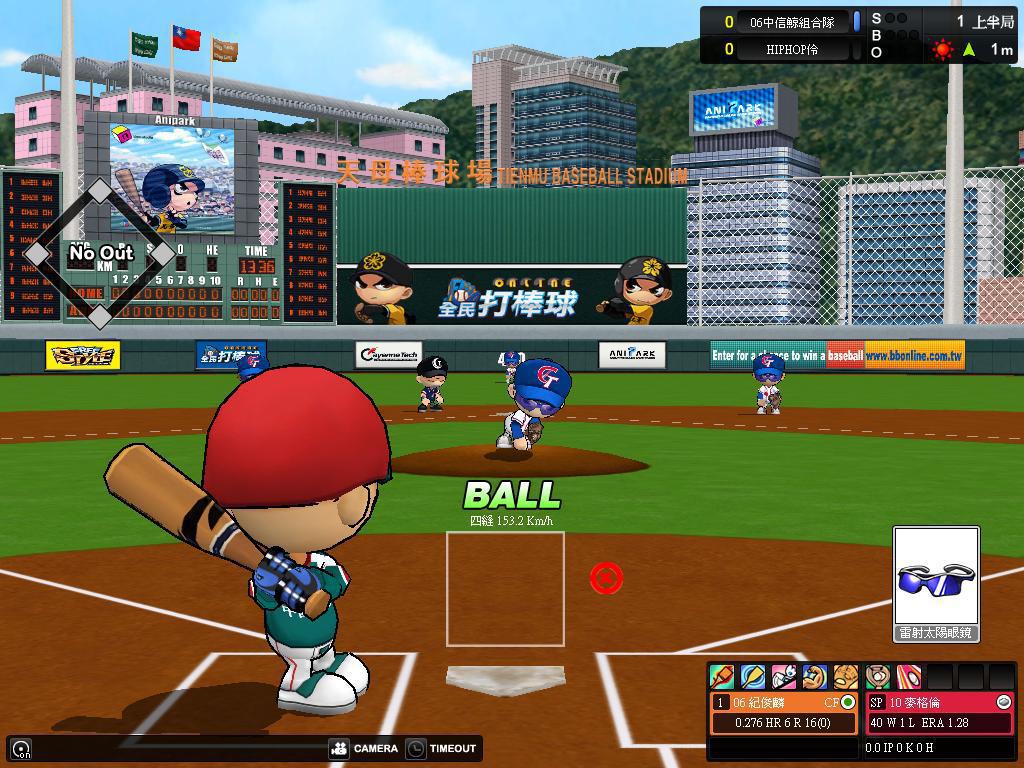Activate the catcher mitt with ball skill
This screenshot has width=1024, height=768.
878,677
